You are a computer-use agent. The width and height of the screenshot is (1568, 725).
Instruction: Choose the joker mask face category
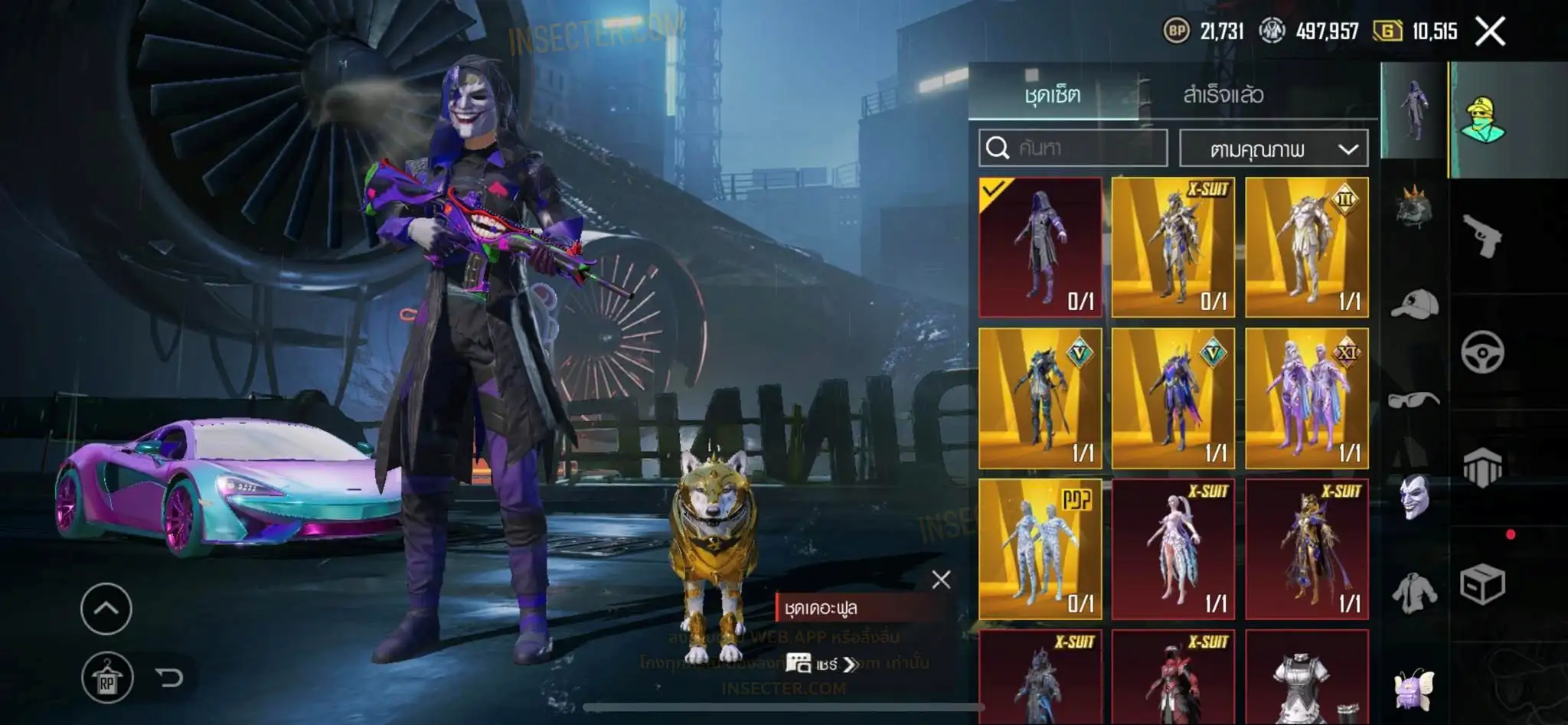tap(1414, 496)
